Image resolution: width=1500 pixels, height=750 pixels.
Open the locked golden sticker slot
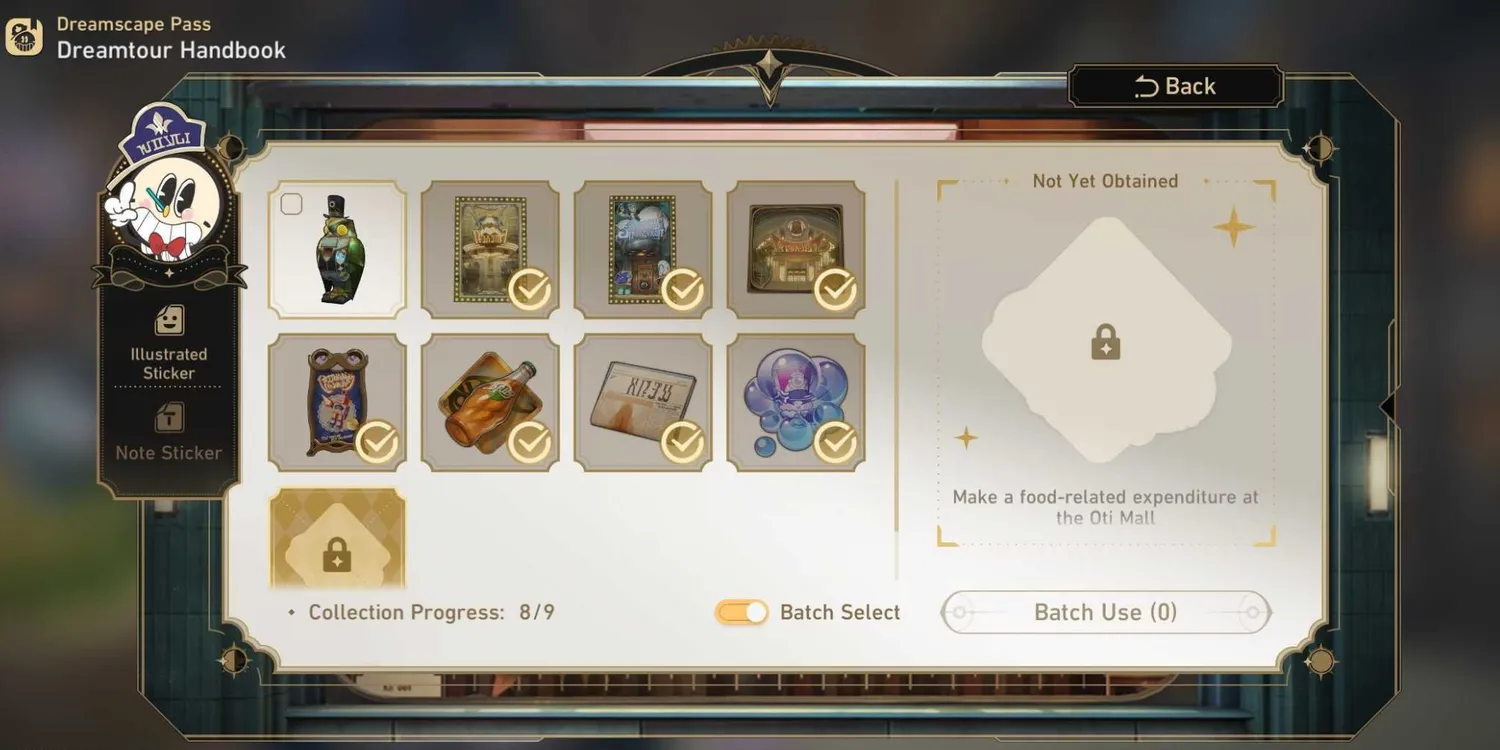click(338, 538)
